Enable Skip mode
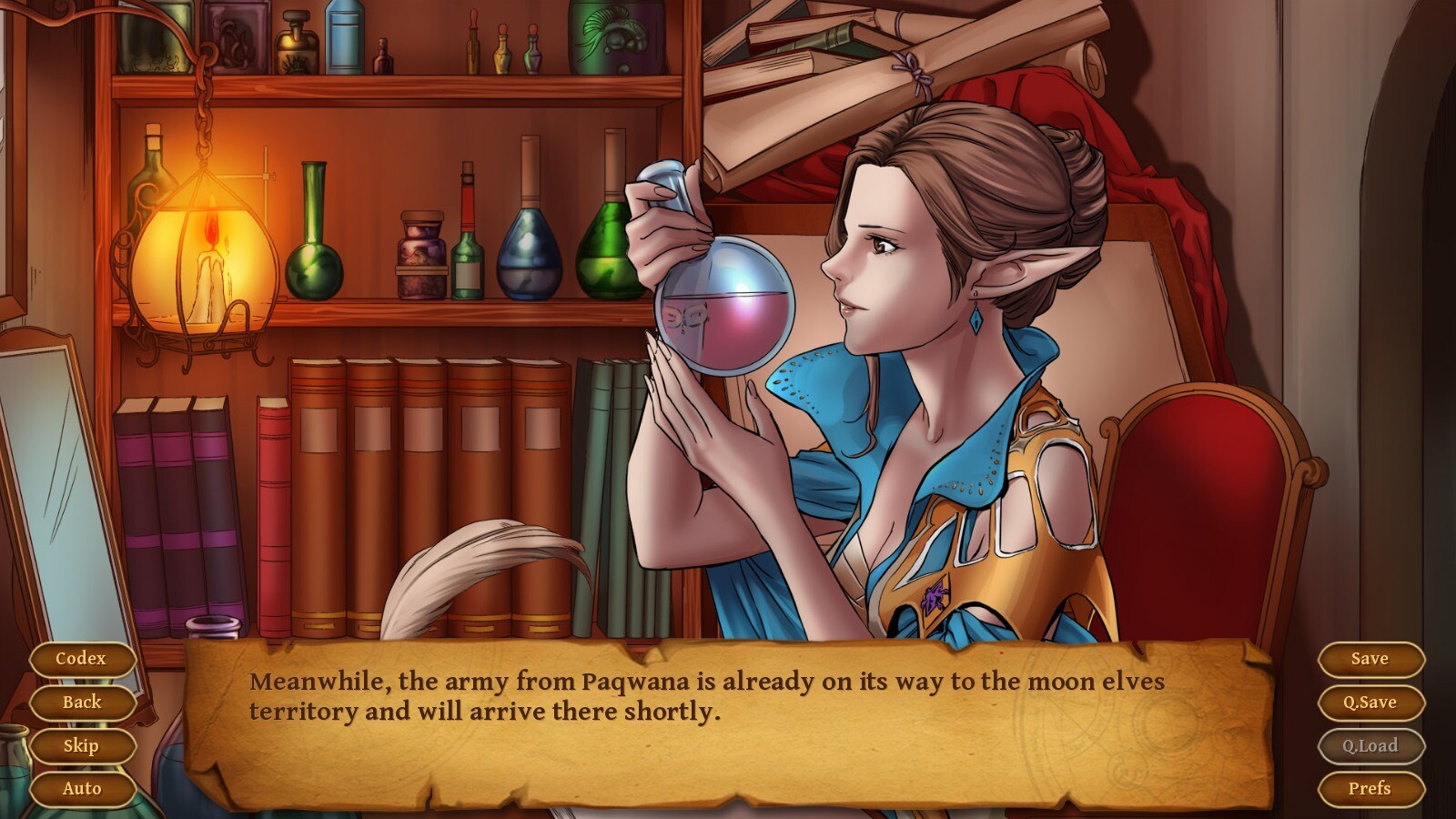Image resolution: width=1456 pixels, height=819 pixels. pyautogui.click(x=82, y=745)
